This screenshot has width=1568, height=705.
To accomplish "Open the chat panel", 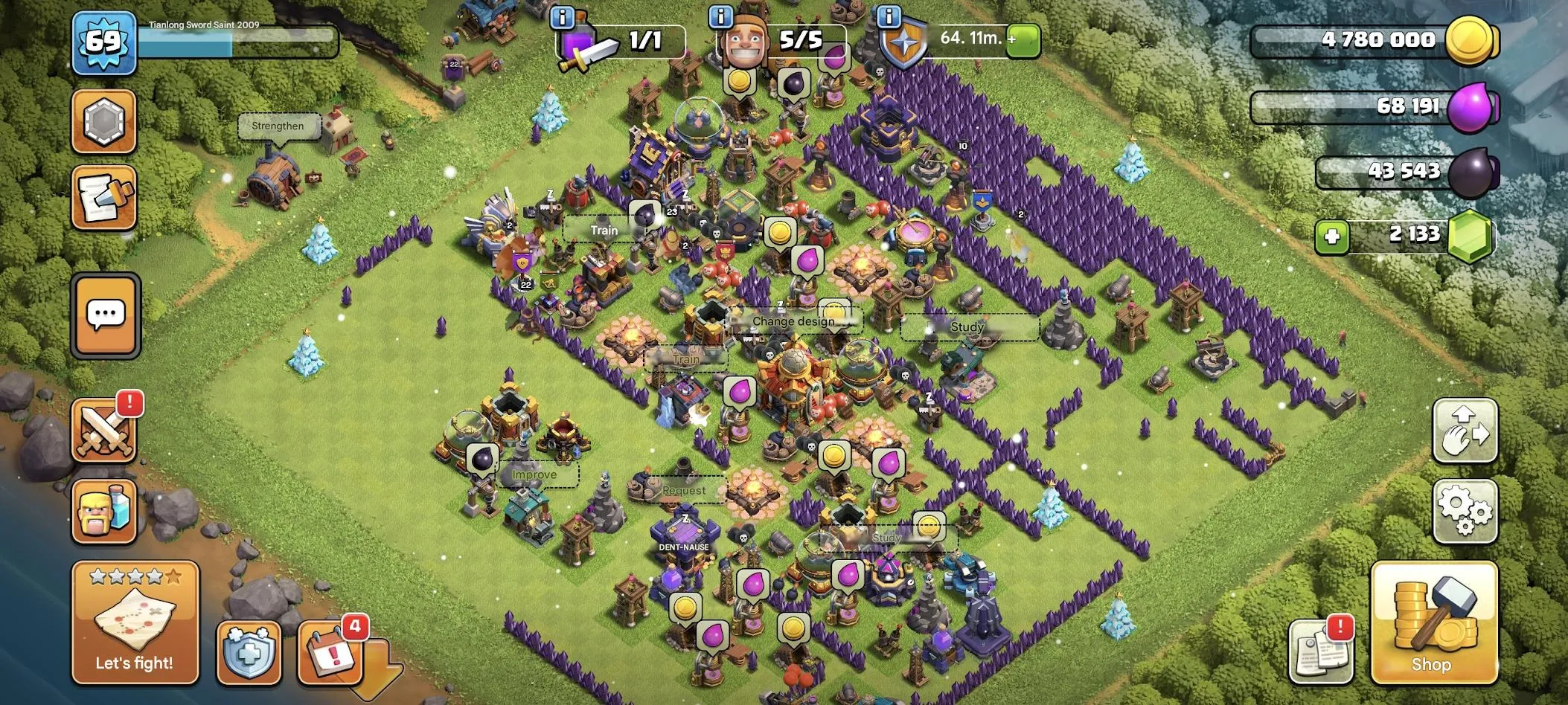I will (x=105, y=315).
